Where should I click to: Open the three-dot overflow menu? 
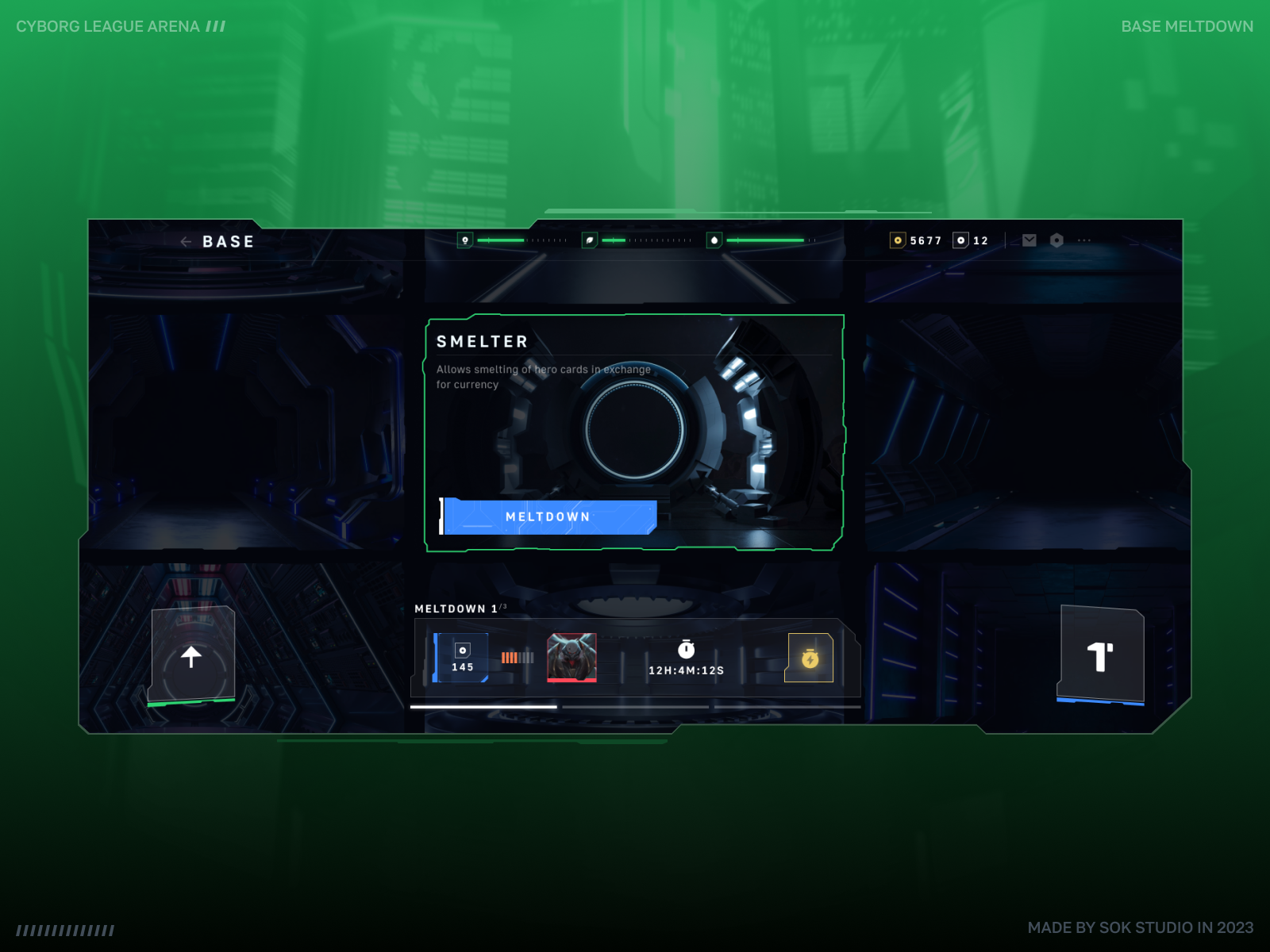[1084, 240]
